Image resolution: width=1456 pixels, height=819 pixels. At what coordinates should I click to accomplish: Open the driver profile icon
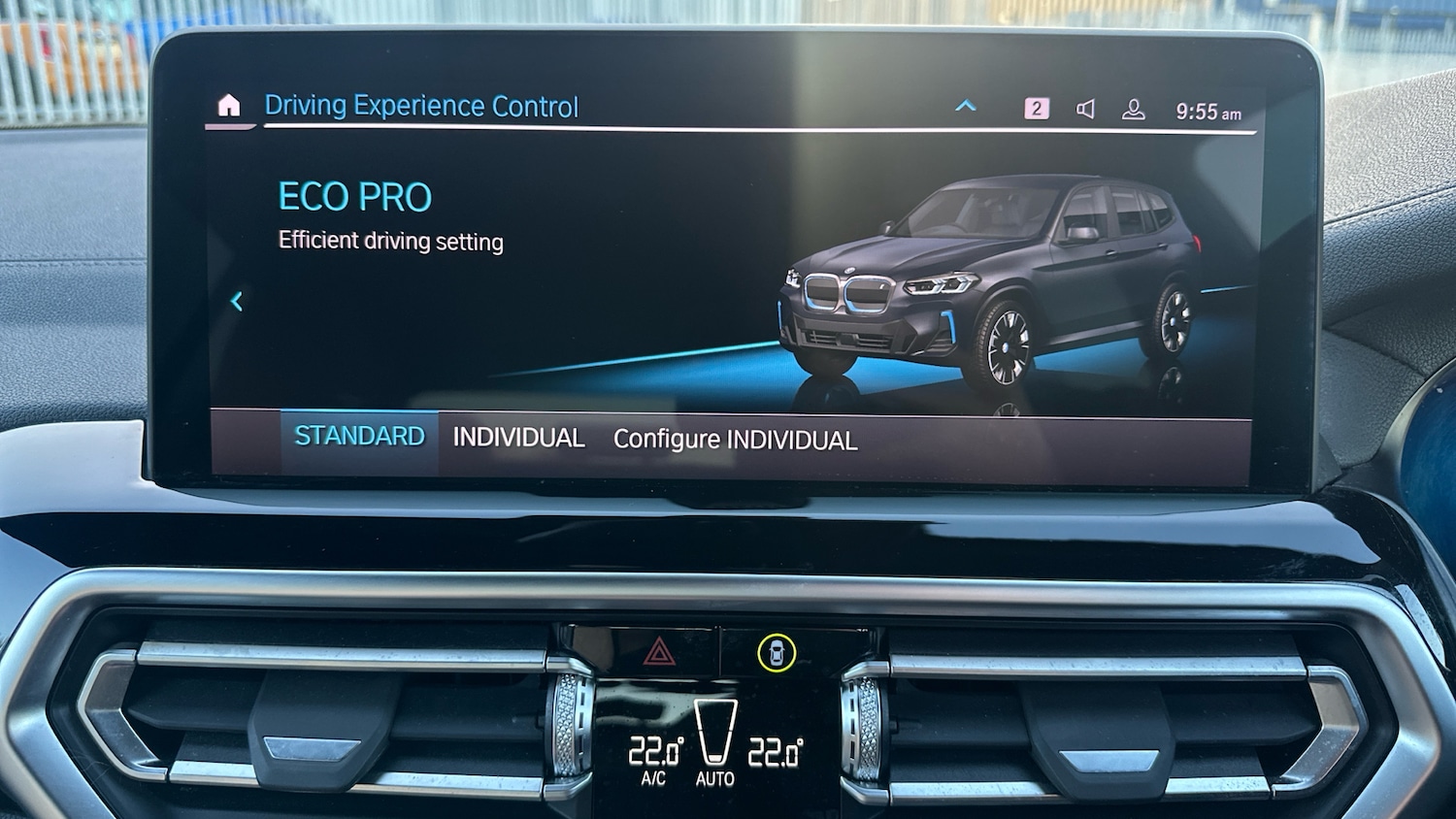[x=1135, y=110]
